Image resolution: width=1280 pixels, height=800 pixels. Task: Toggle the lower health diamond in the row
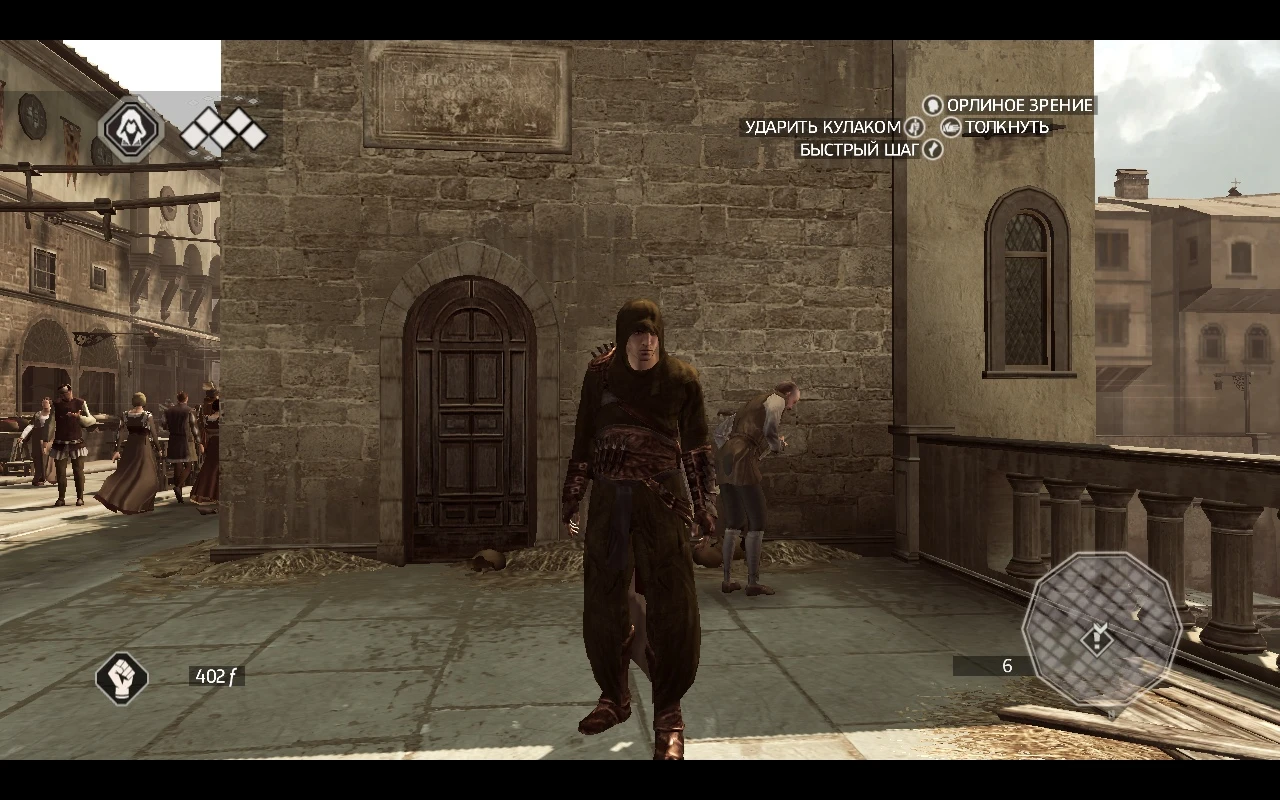(222, 135)
